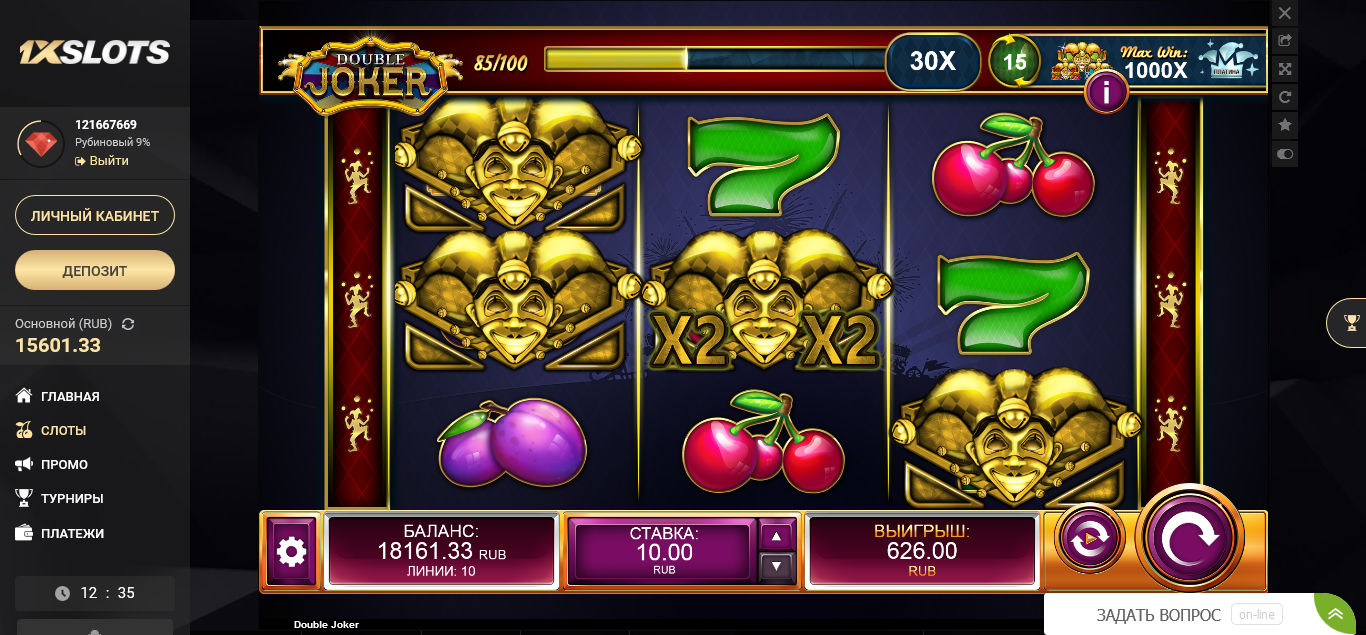Screen dimensions: 1366x635
Task: Open the Задать вопрос support chat
Action: point(1158,615)
